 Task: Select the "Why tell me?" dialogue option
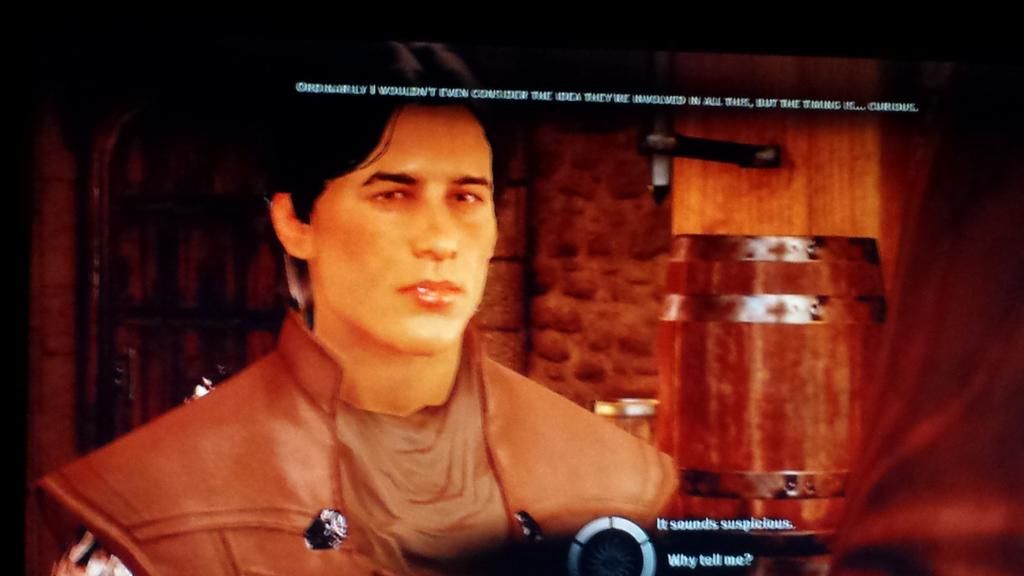tap(710, 560)
